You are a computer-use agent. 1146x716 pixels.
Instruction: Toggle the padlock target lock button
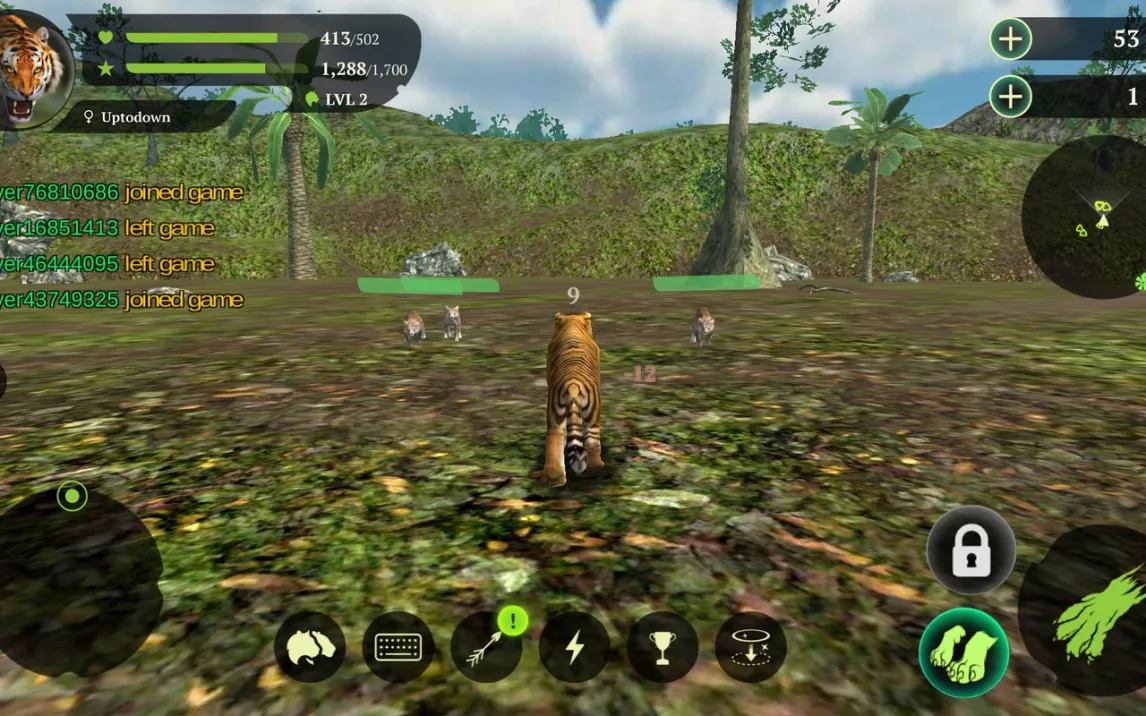(971, 551)
